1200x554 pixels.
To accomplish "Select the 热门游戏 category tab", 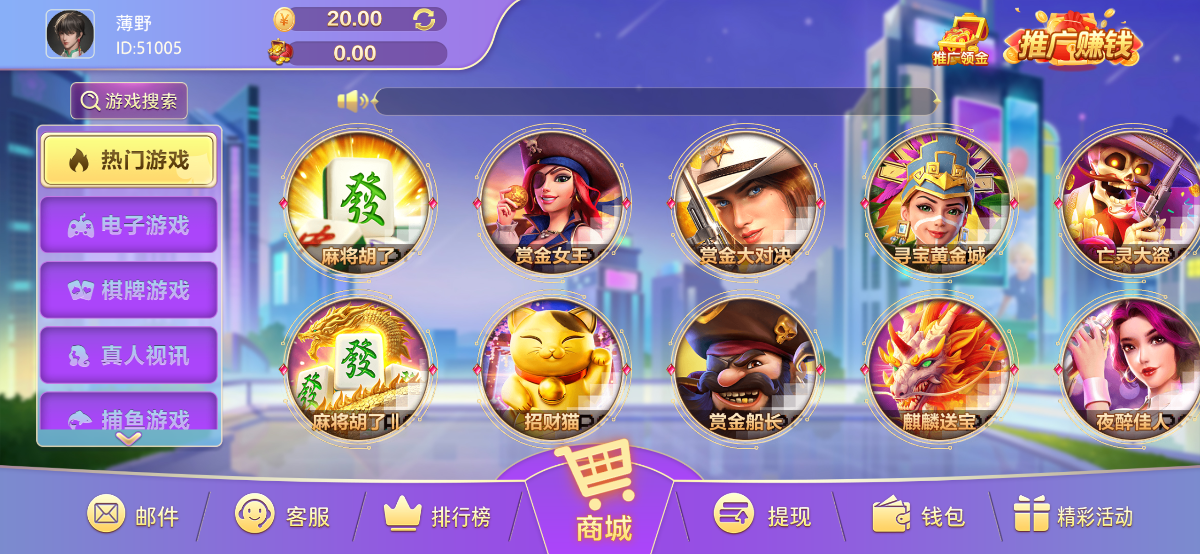I will [x=129, y=160].
